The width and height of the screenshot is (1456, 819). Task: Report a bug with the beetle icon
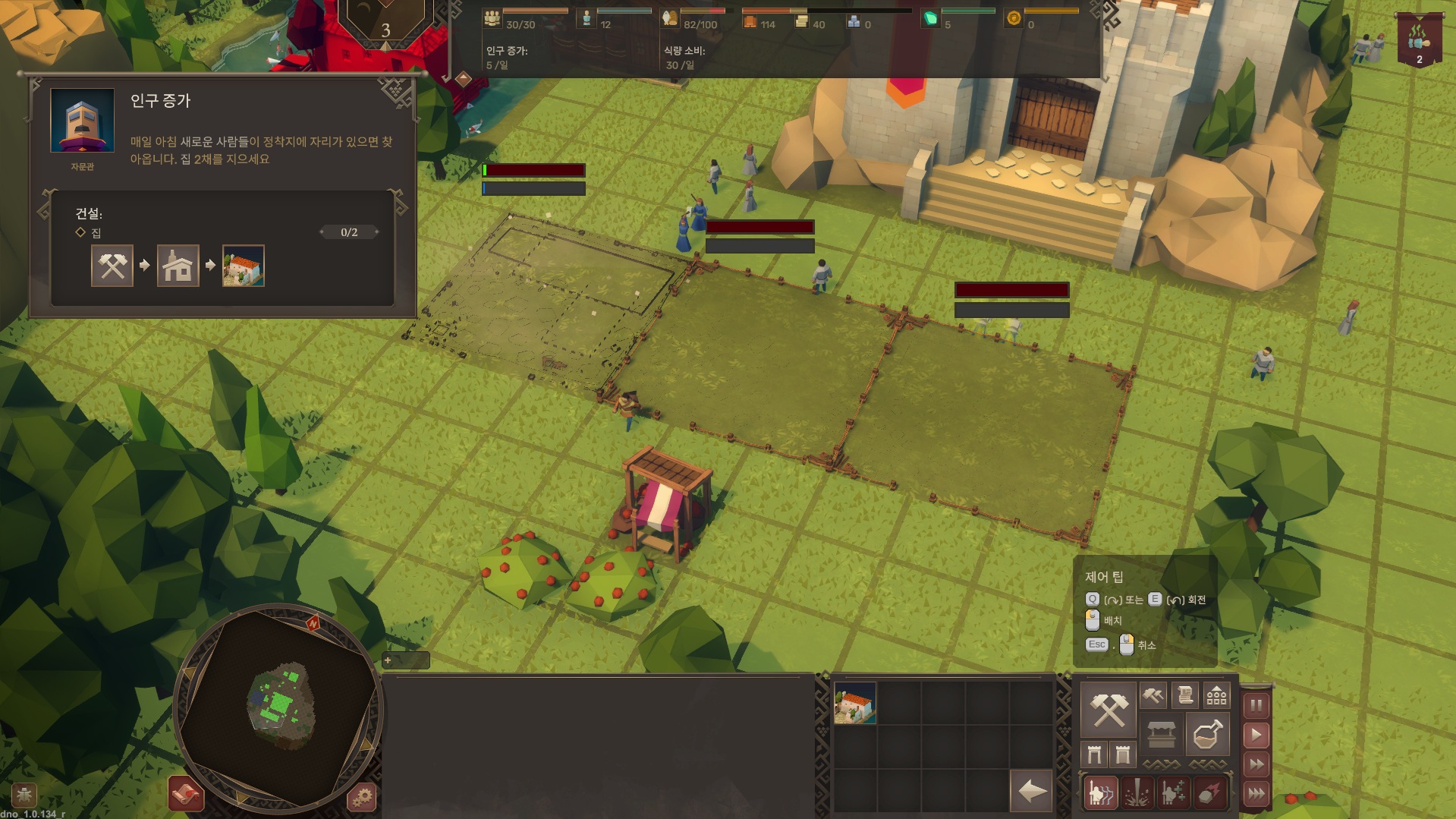pyautogui.click(x=24, y=795)
